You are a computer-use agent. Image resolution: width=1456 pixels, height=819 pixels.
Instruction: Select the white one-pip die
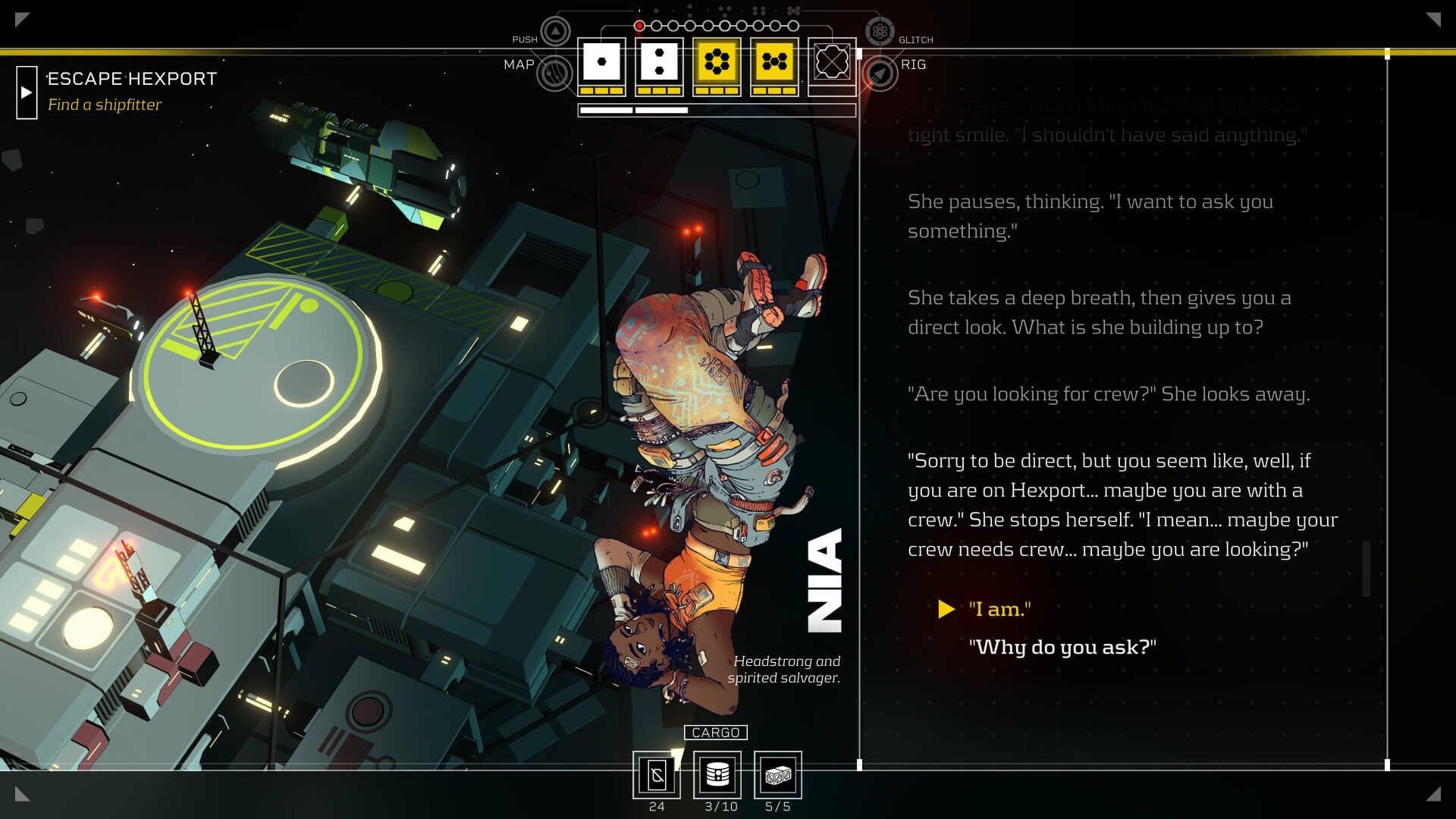601,62
